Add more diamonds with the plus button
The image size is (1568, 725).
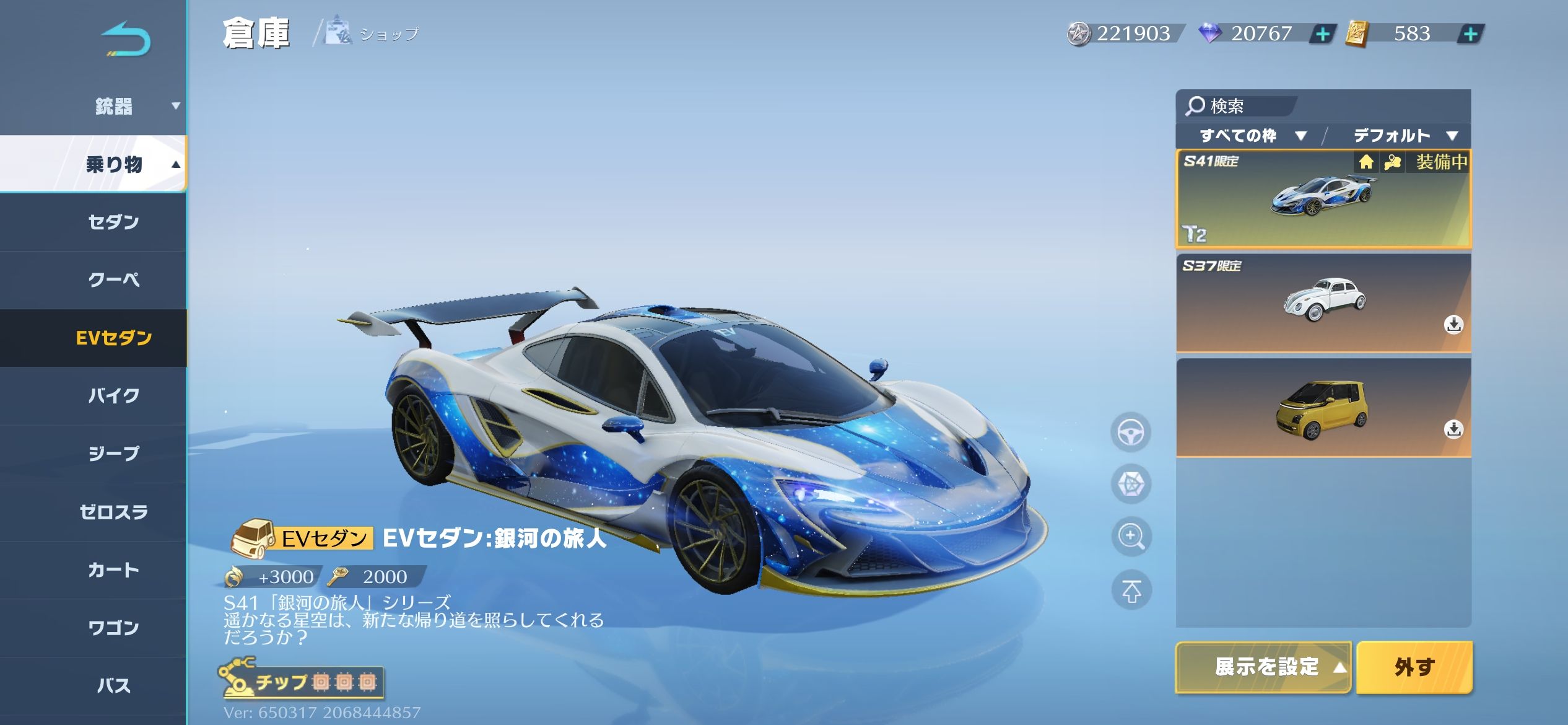pyautogui.click(x=1322, y=33)
